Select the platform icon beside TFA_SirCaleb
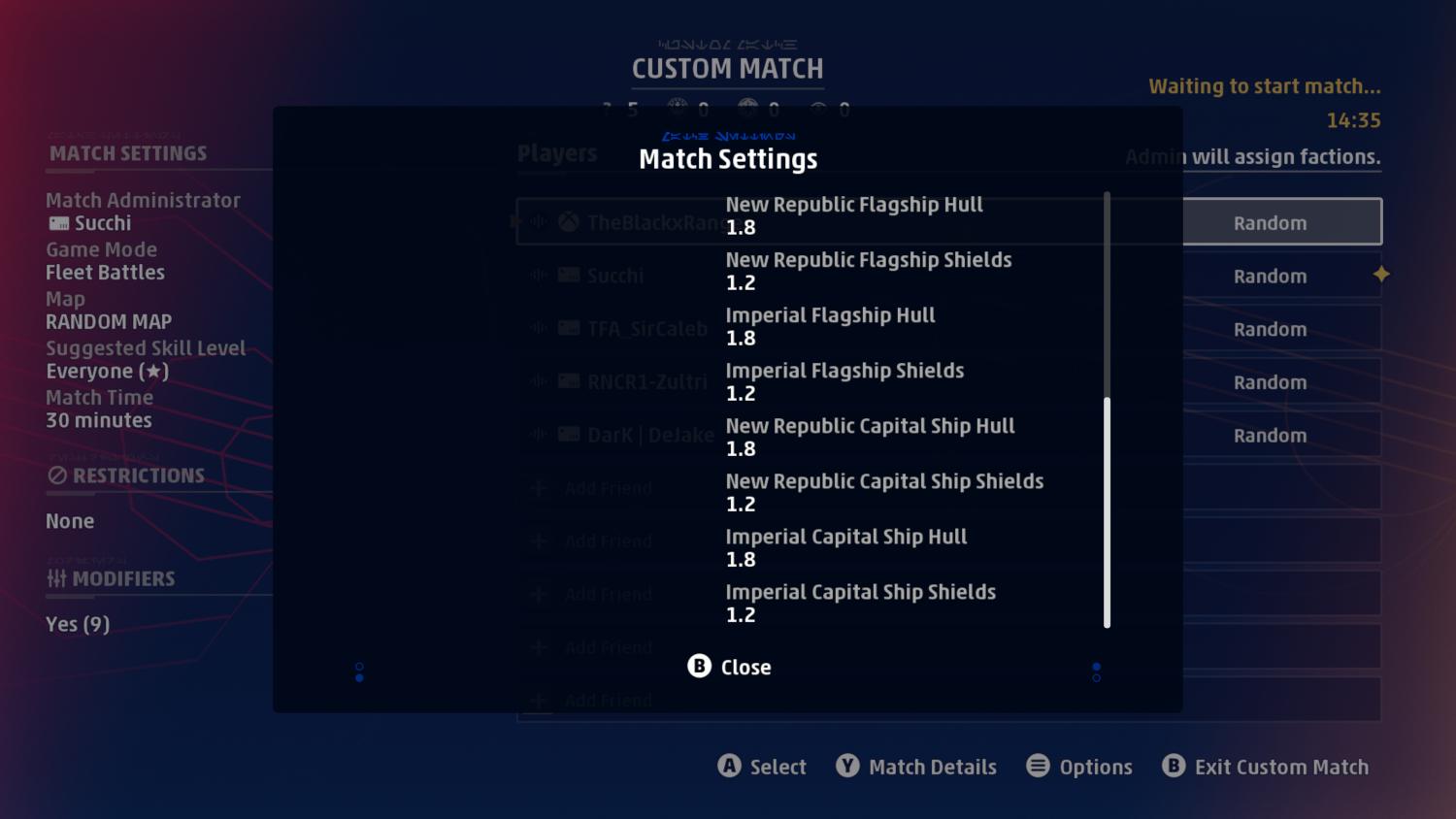 (x=568, y=328)
